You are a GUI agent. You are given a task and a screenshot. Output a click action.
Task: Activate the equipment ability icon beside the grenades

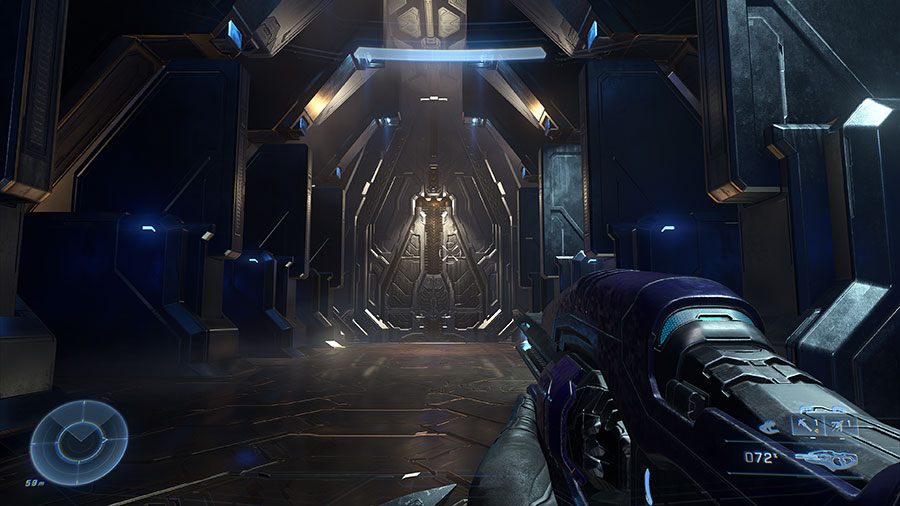pos(769,427)
